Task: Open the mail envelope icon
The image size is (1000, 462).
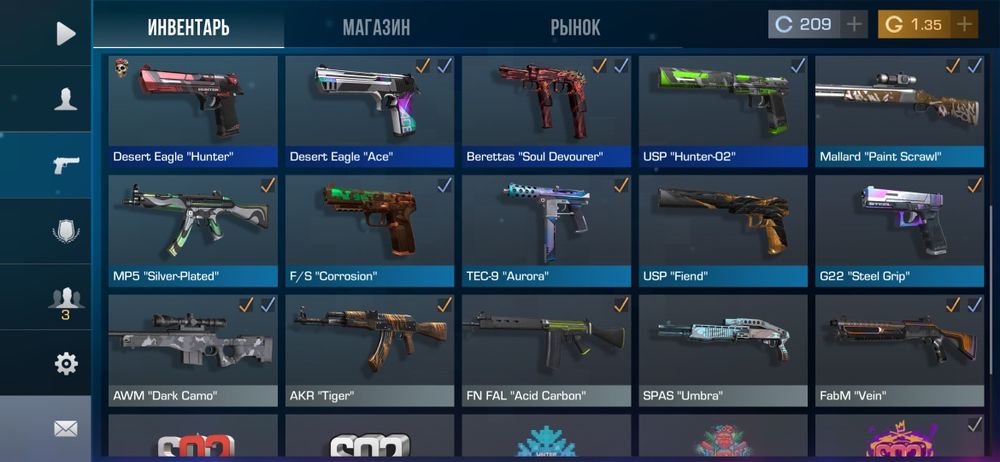Action: click(66, 429)
